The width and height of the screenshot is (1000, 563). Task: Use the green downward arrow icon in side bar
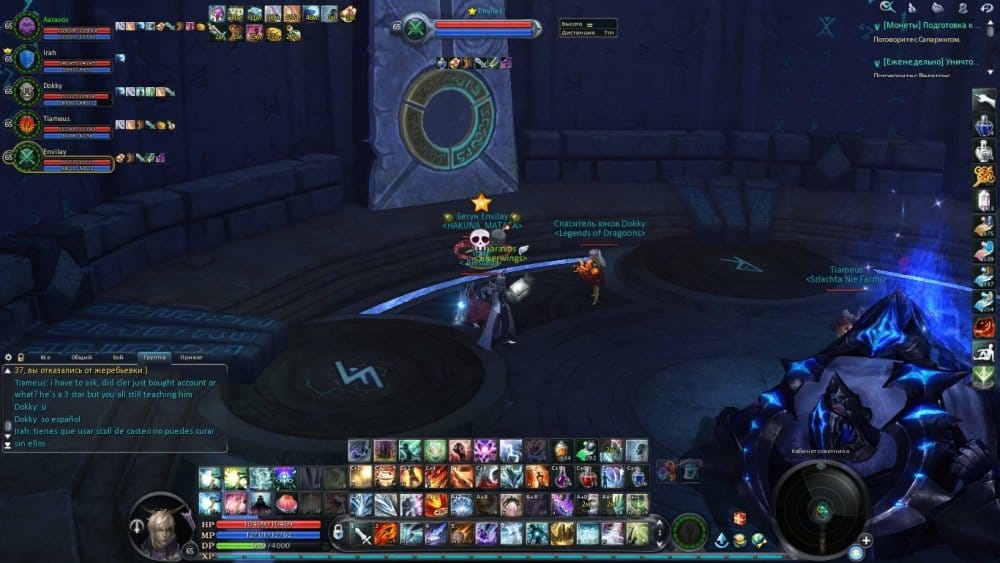coord(983,377)
